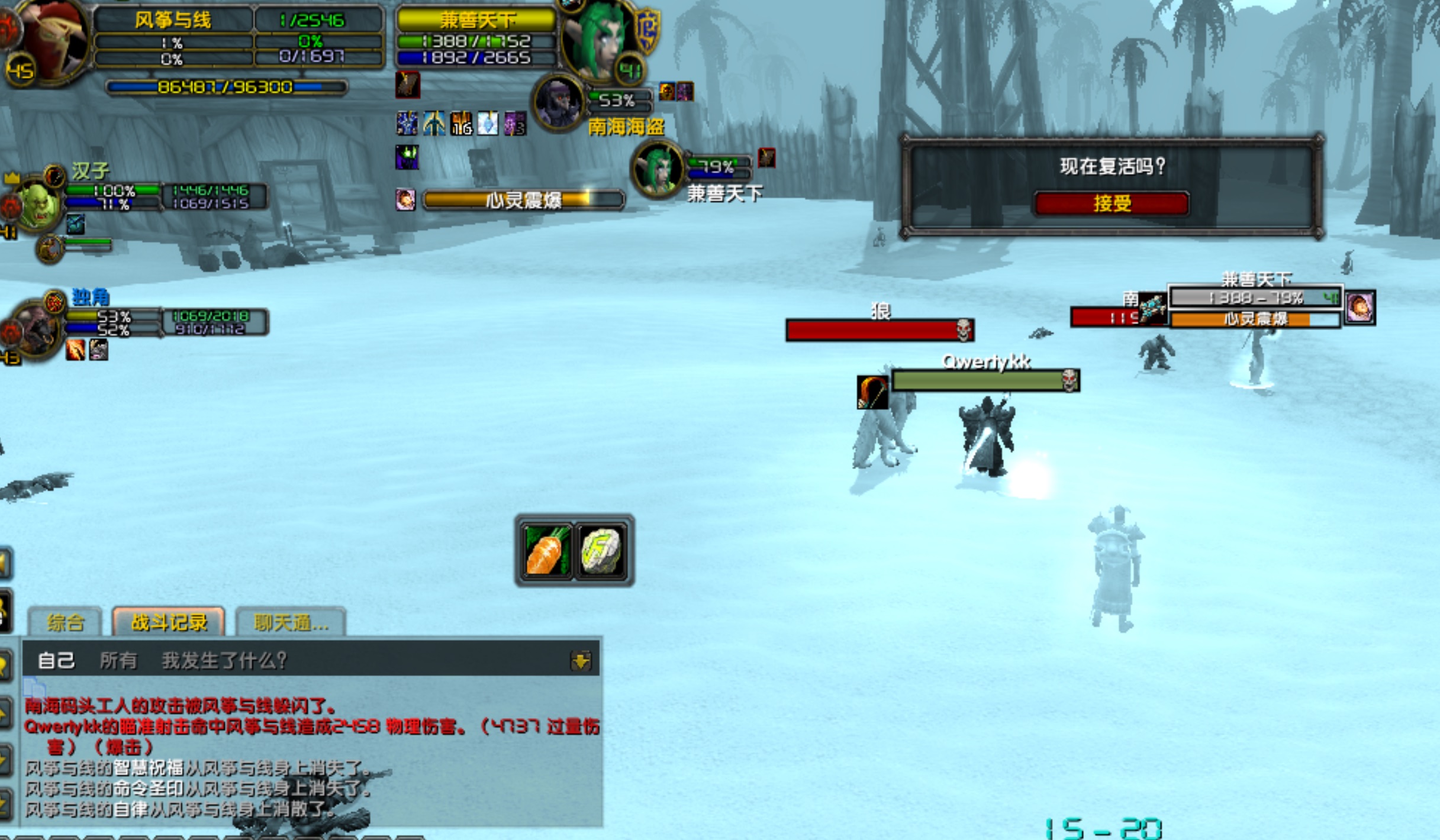Image resolution: width=1440 pixels, height=840 pixels.
Task: Click the 兼善天下 focus frame portrait
Action: [657, 169]
